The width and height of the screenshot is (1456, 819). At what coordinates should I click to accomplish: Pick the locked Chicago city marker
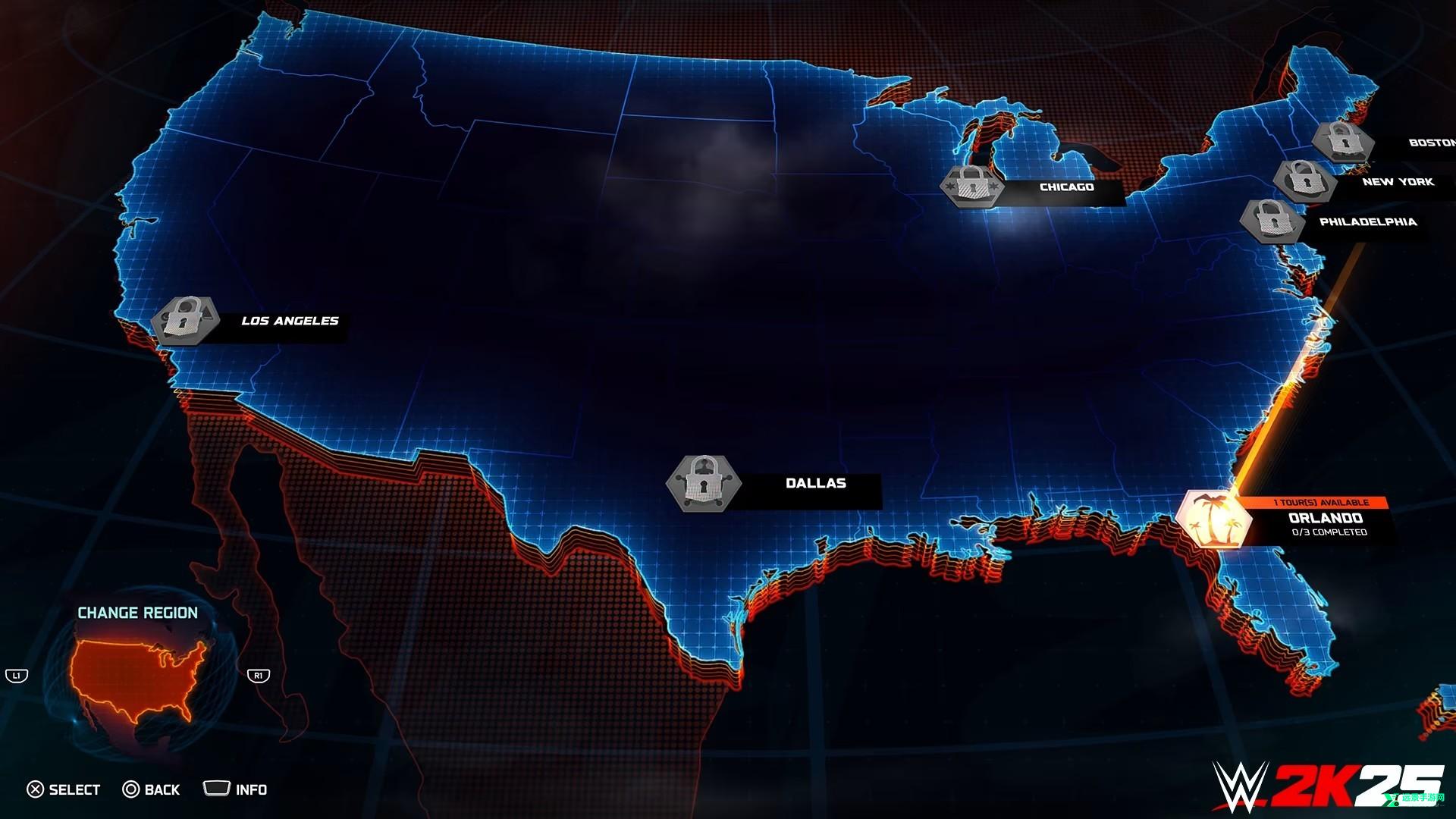tap(972, 186)
